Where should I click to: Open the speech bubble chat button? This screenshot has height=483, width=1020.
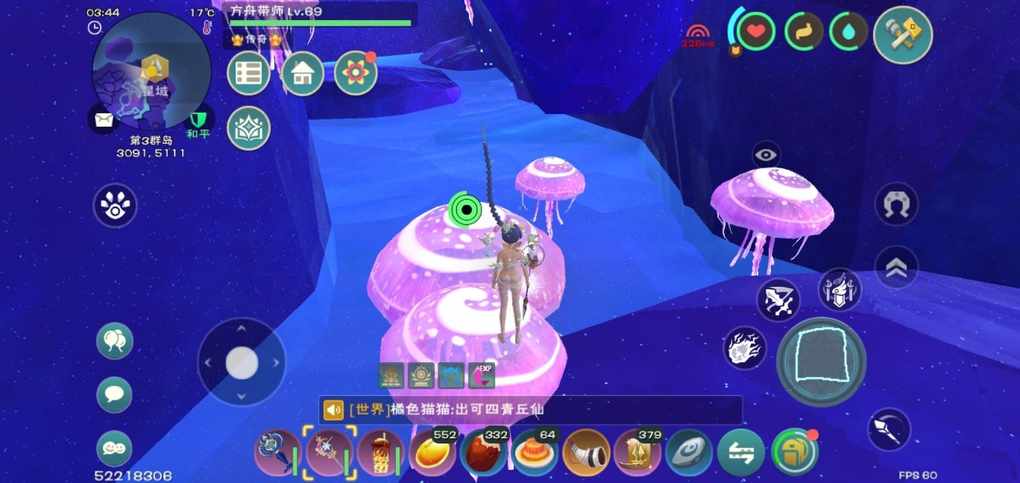click(114, 394)
